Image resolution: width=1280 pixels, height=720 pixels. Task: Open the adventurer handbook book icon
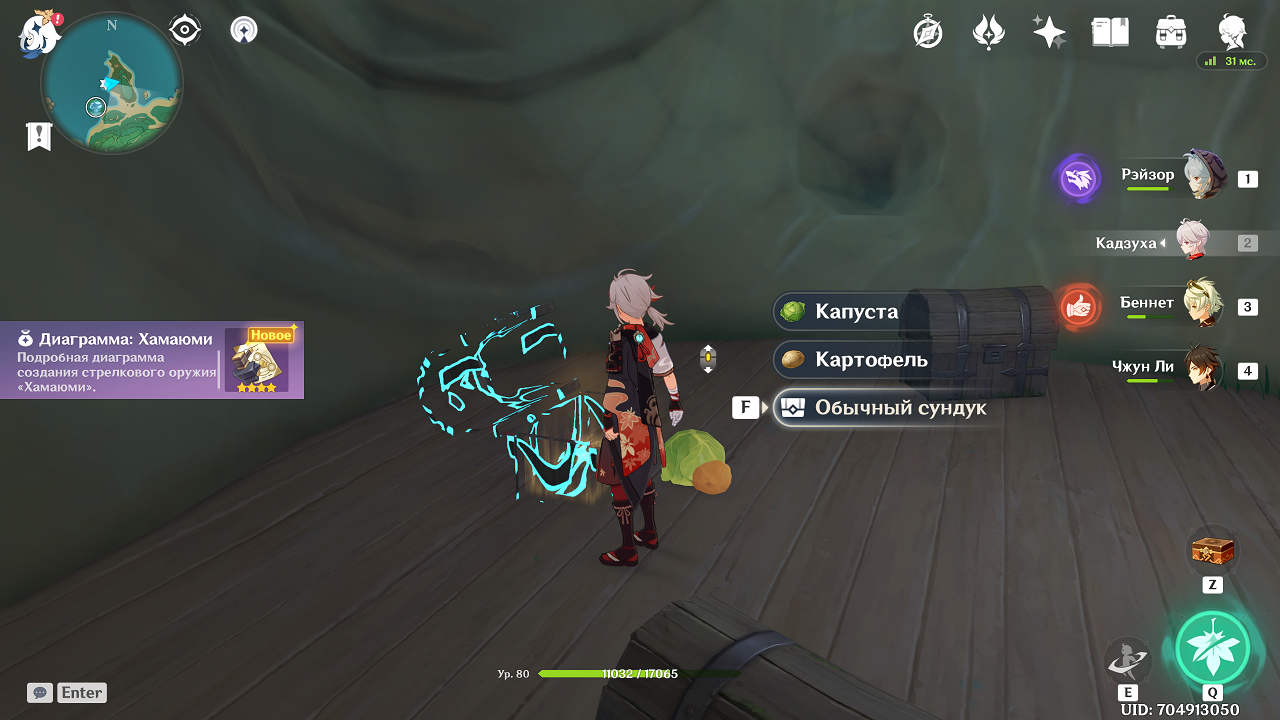click(1110, 33)
